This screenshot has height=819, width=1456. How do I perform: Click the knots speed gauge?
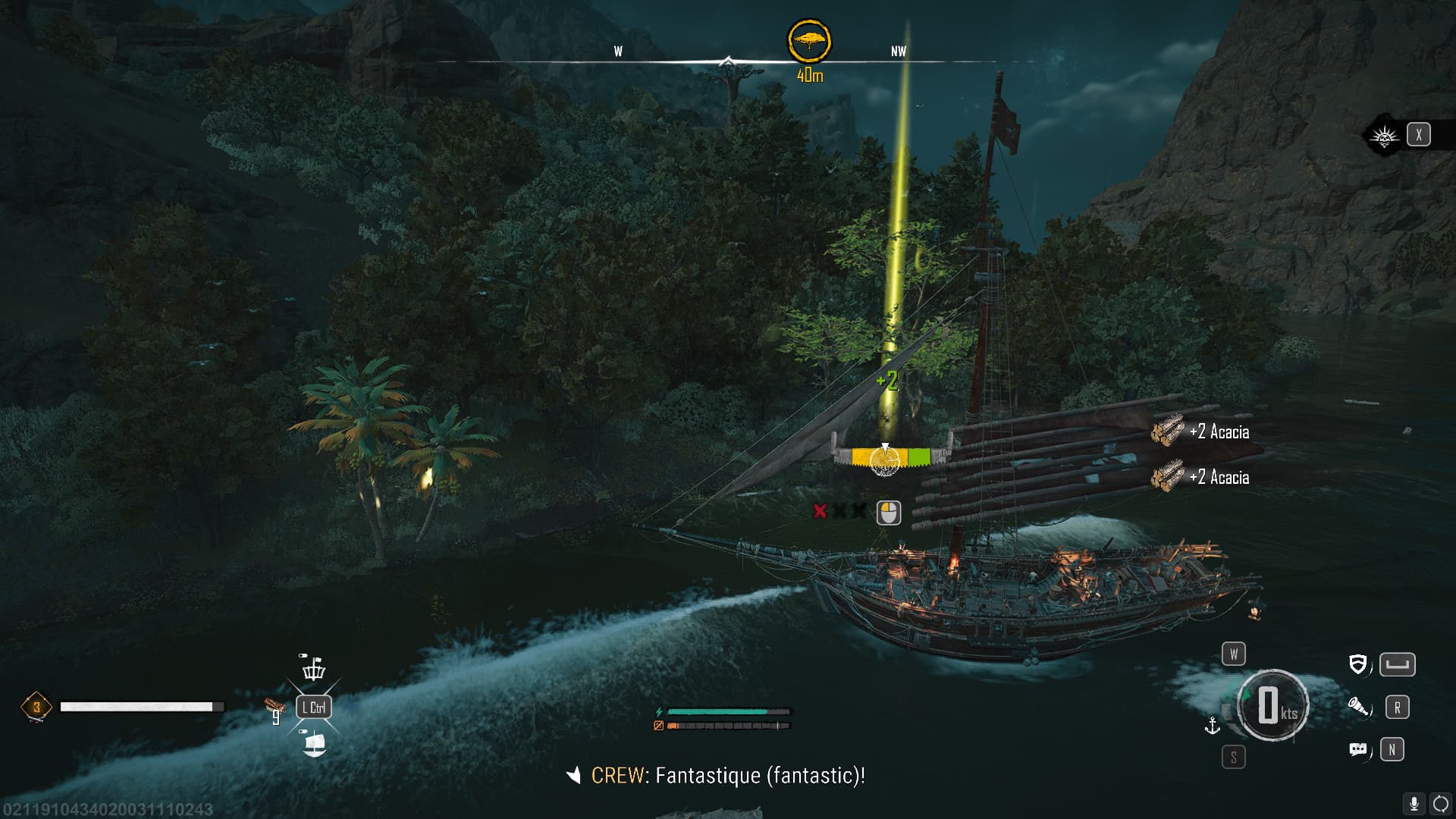click(x=1272, y=706)
